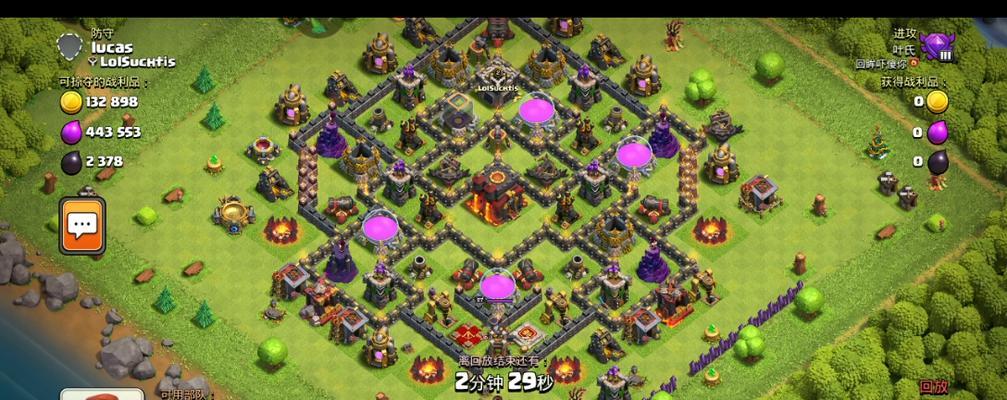This screenshot has width=1007, height=400.
Task: Tap the attacker's purple league badge
Action: click(x=938, y=47)
